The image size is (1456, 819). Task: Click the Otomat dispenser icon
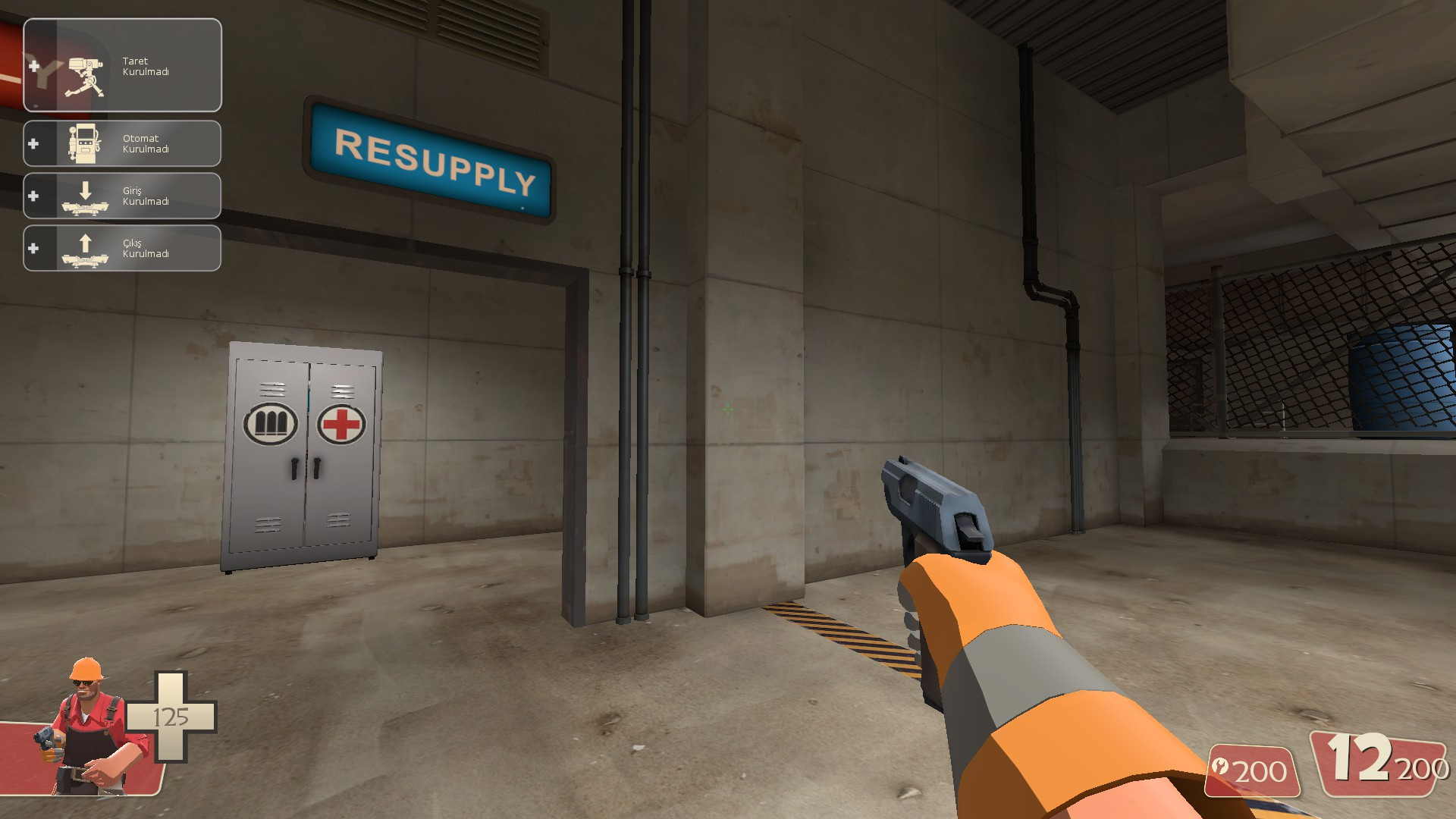pos(85,143)
